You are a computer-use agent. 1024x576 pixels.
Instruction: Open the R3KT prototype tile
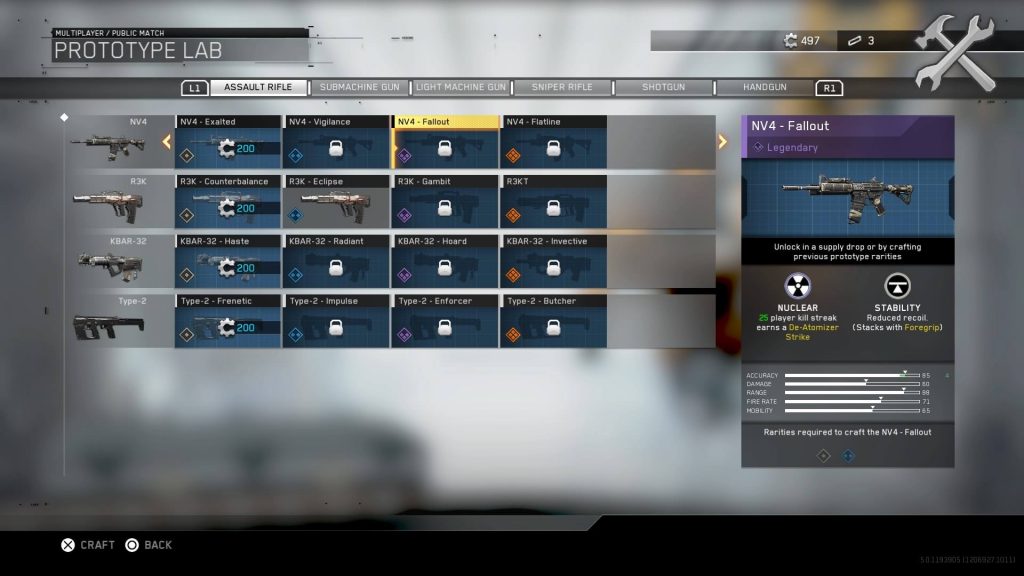(554, 203)
